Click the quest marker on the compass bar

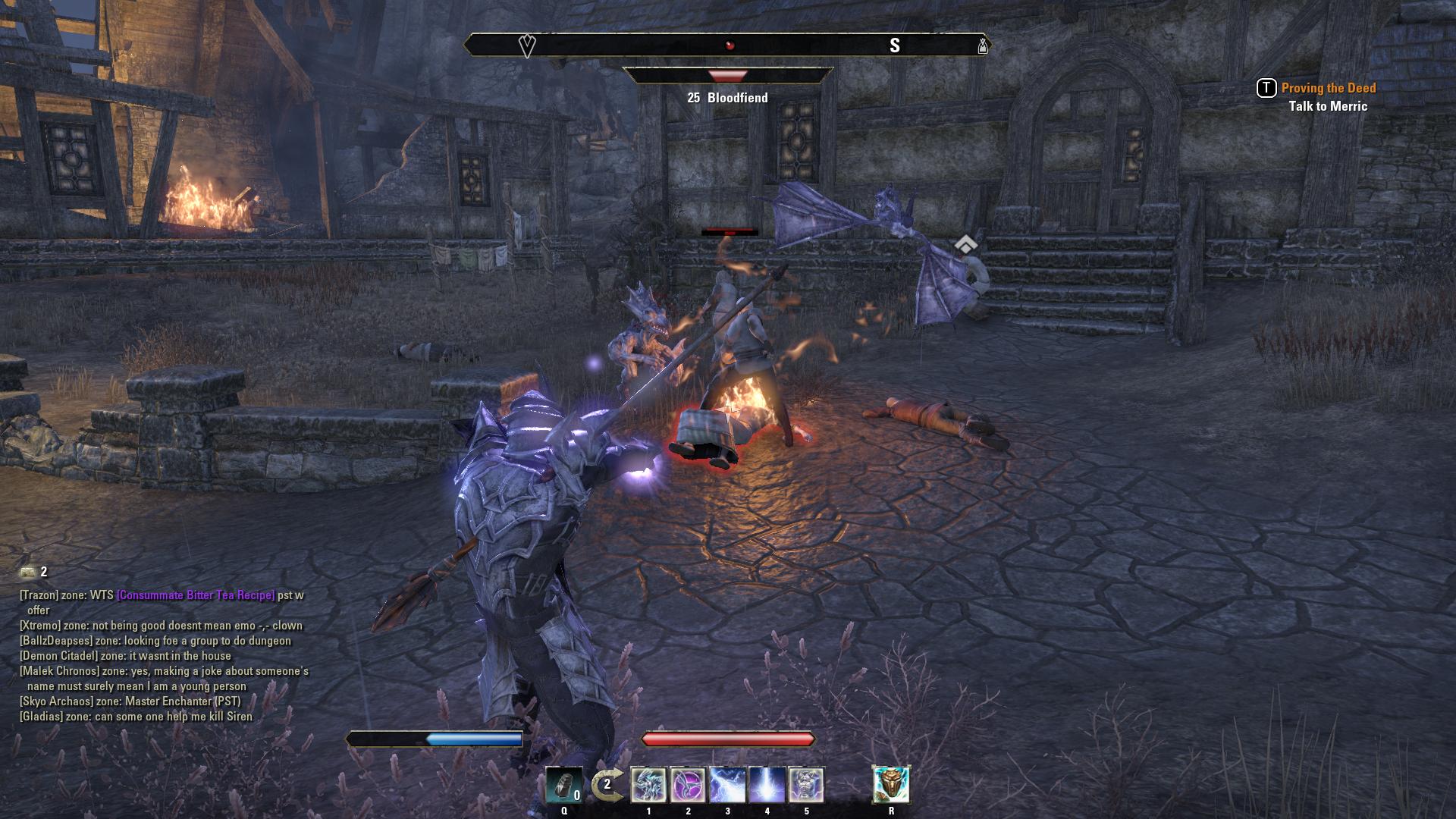tap(527, 45)
